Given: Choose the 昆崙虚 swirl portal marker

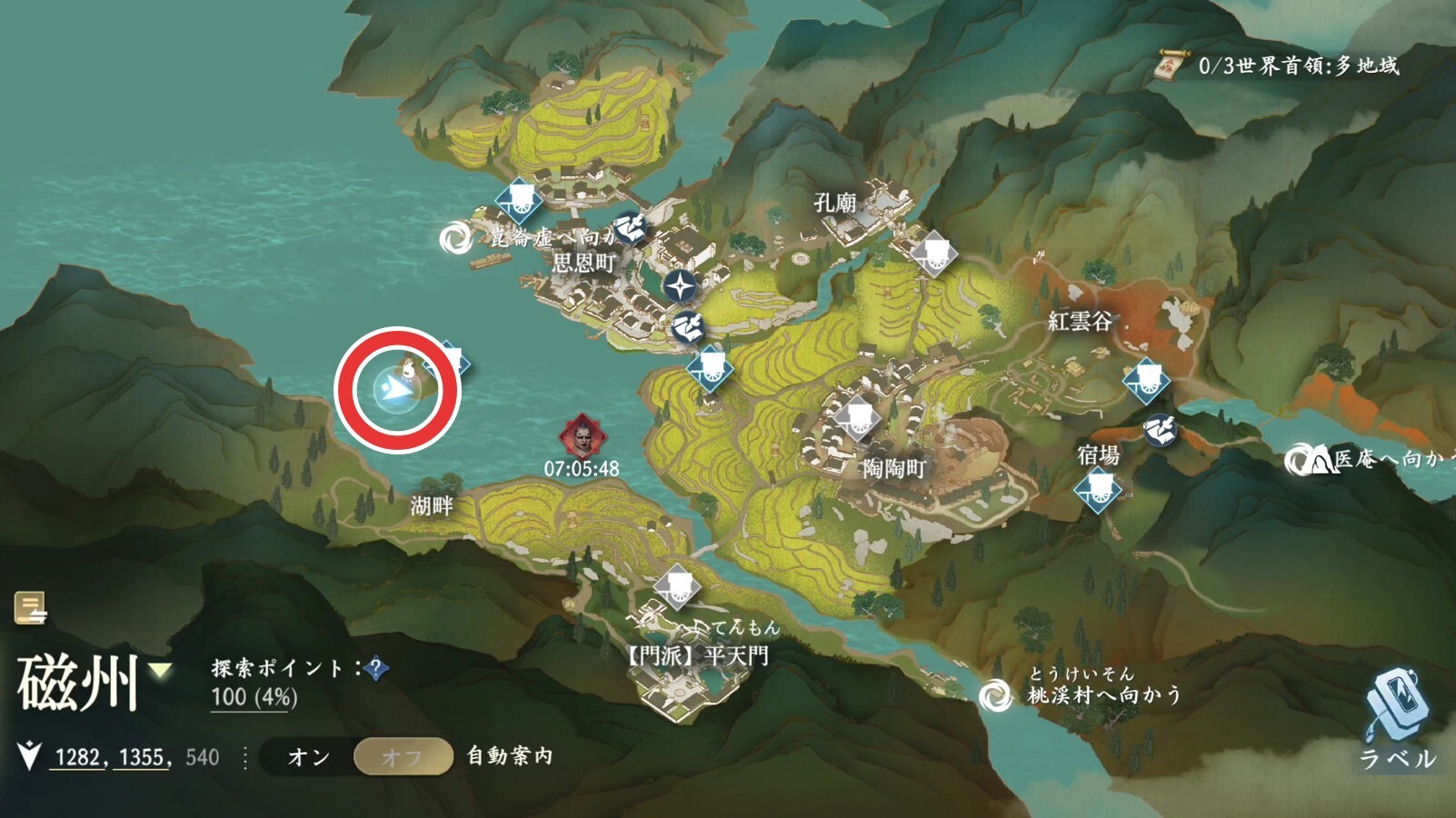Looking at the screenshot, I should (454, 239).
